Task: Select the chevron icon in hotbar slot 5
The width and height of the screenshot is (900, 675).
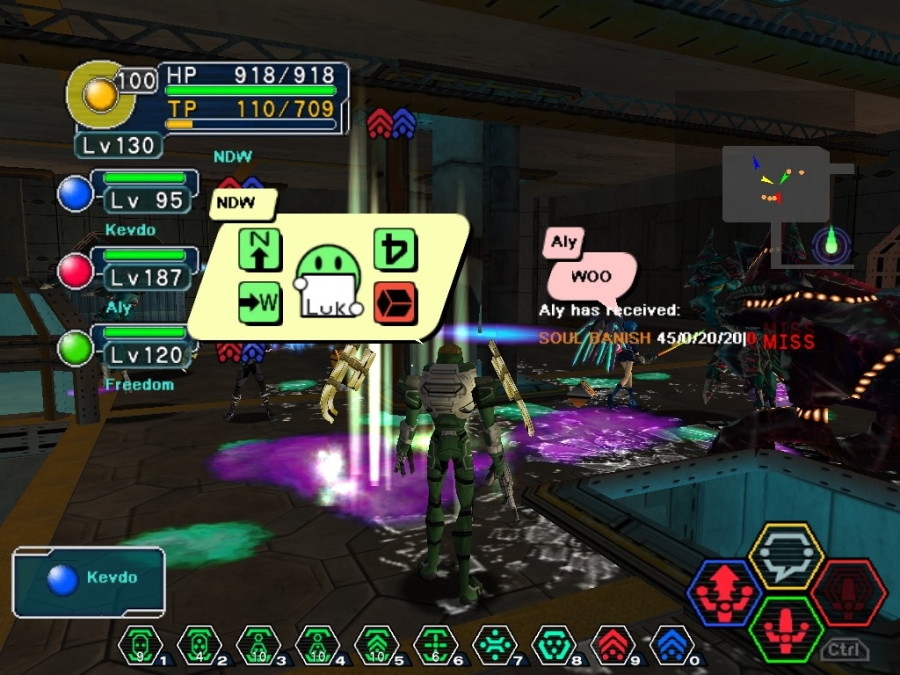Action: coord(376,645)
